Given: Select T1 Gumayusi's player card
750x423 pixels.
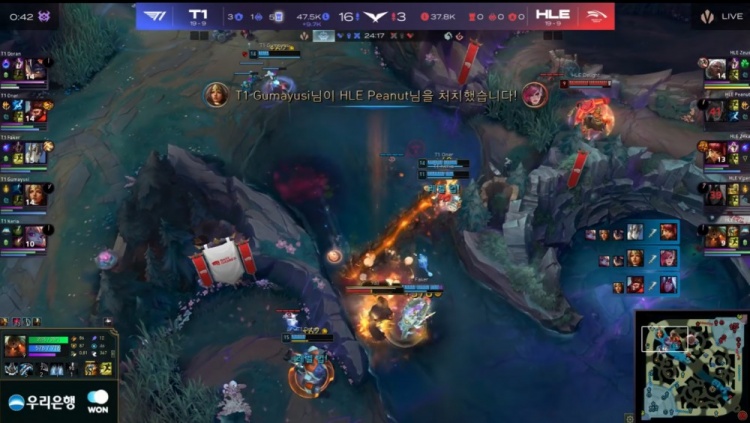Looking at the screenshot, I should 25,193.
